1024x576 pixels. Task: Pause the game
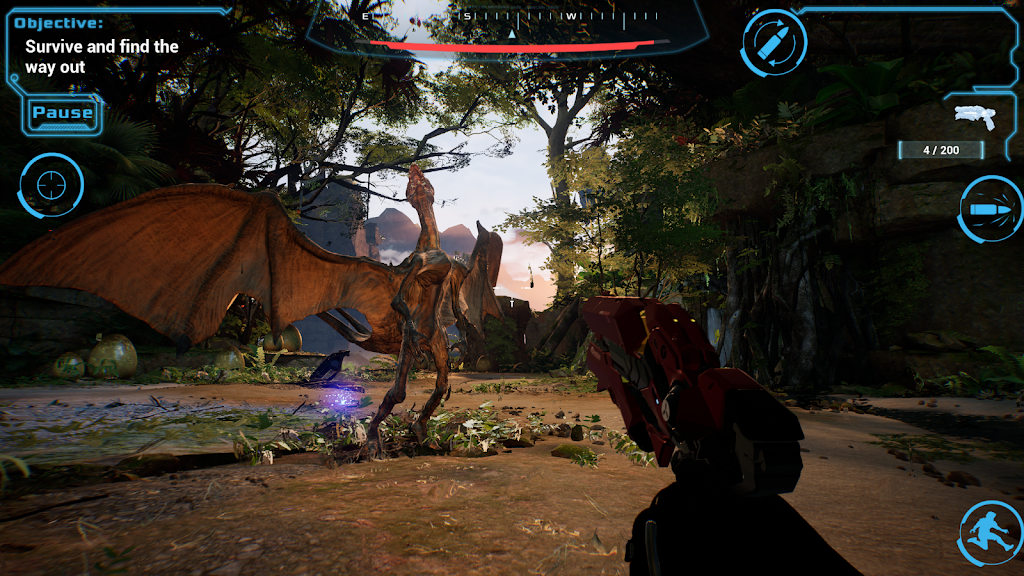coord(62,113)
